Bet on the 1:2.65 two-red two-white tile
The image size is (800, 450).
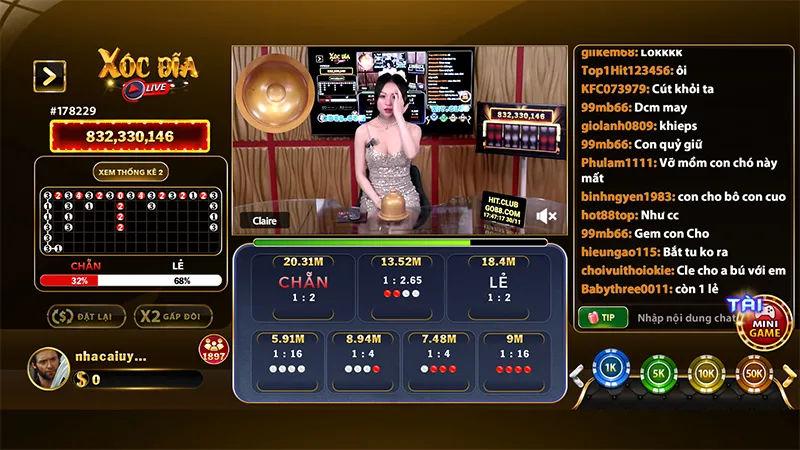[400, 281]
